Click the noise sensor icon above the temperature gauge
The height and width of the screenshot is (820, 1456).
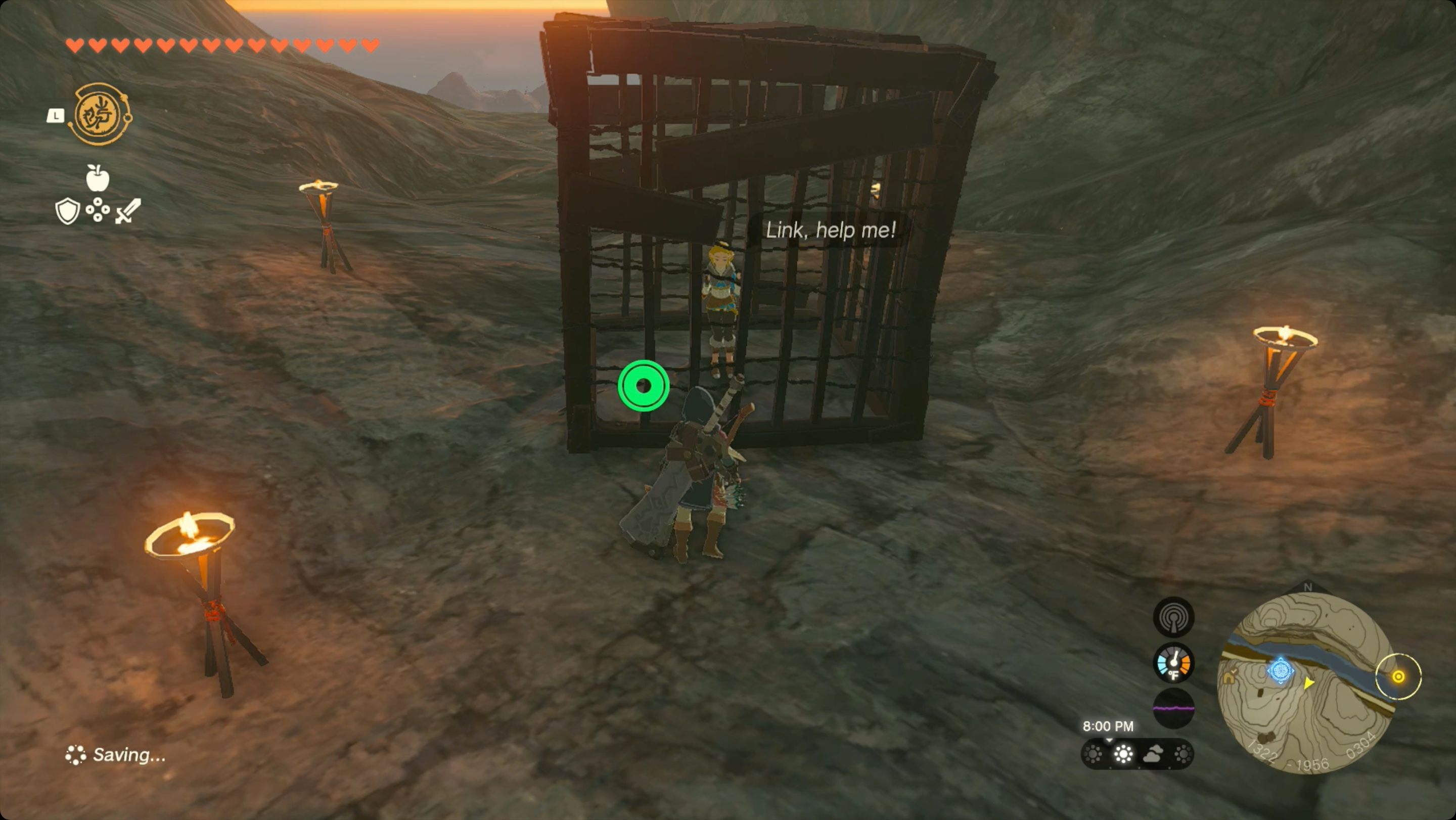tap(1173, 617)
